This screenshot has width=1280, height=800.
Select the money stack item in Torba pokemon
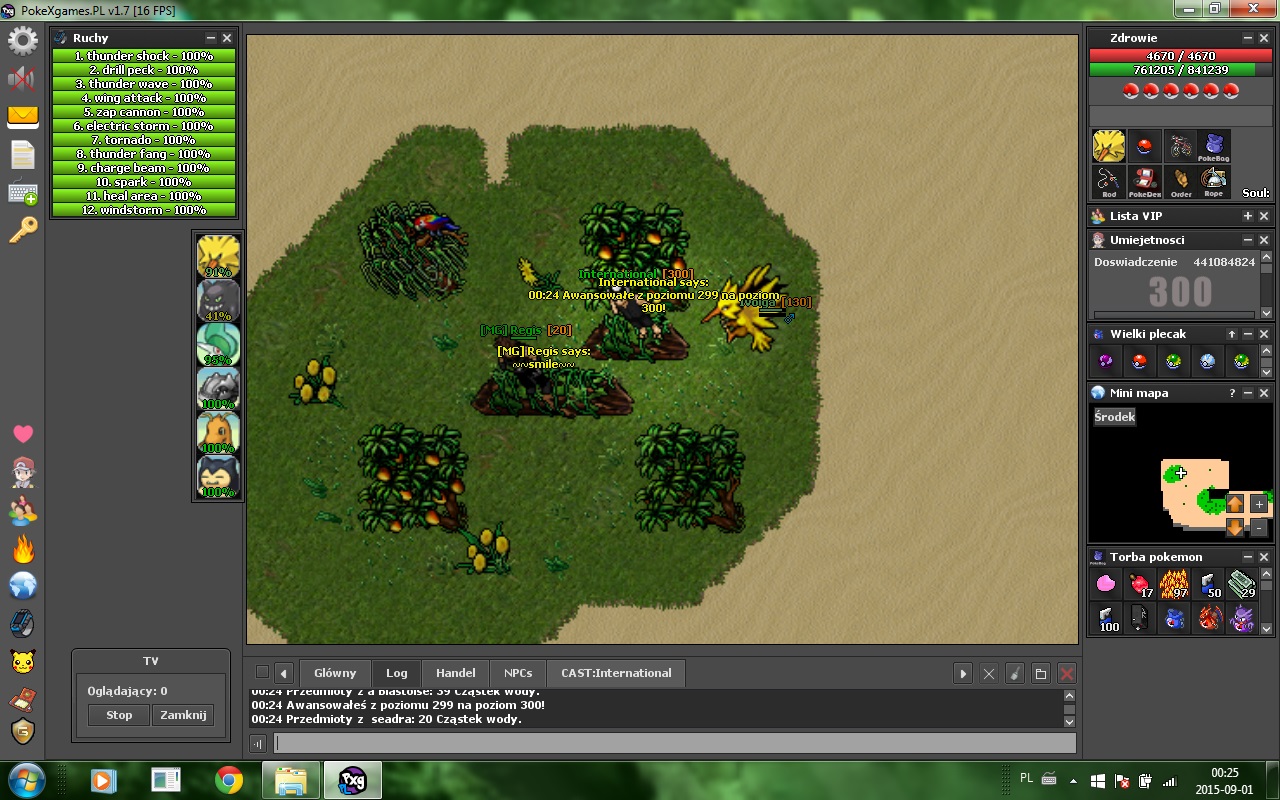pos(1241,584)
